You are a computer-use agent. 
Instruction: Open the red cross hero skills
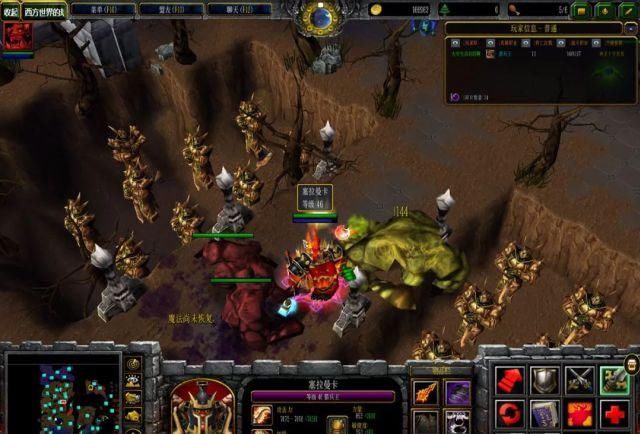[614, 413]
